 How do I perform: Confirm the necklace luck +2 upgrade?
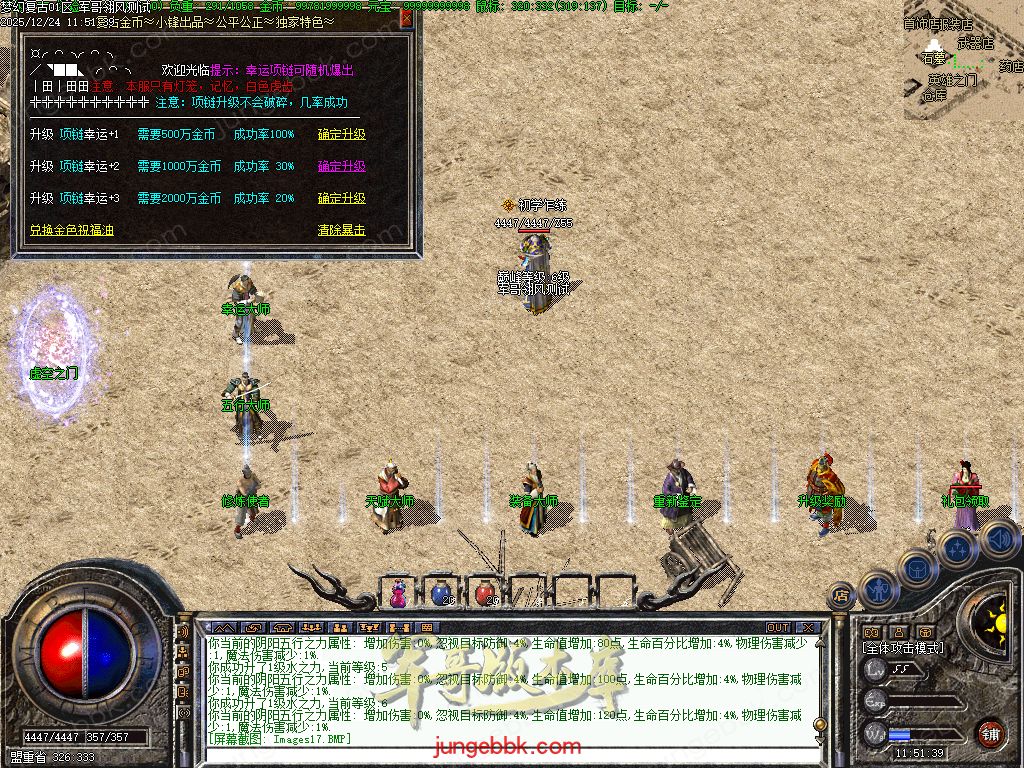tap(342, 166)
